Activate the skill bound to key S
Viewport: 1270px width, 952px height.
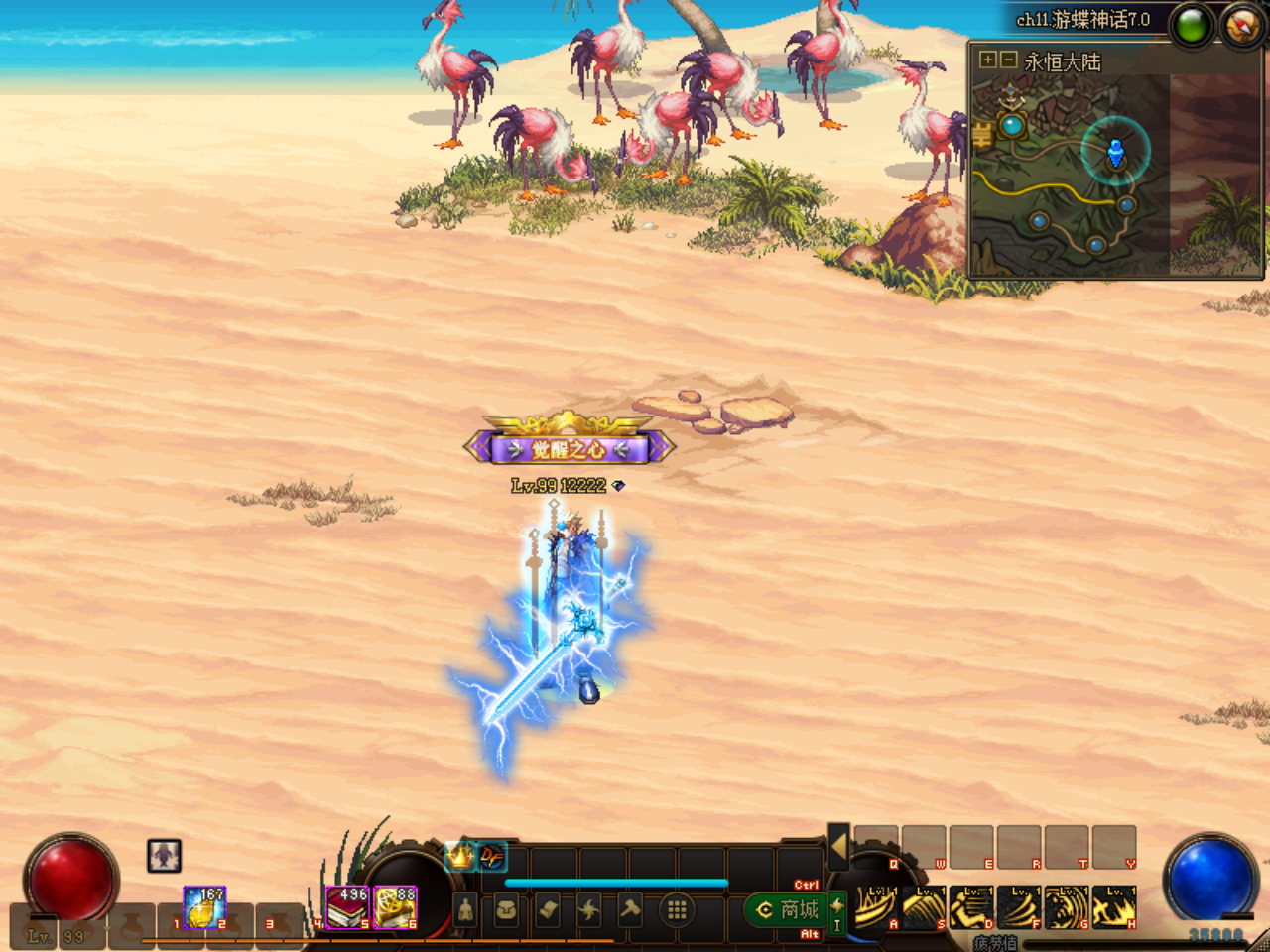tap(924, 907)
